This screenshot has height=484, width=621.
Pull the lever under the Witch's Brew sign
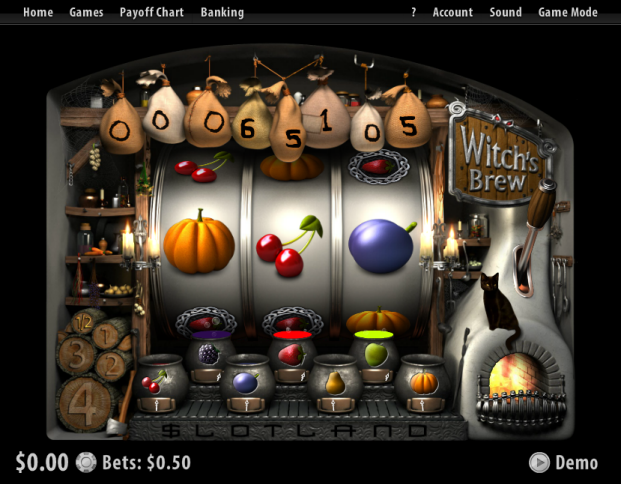click(541, 207)
